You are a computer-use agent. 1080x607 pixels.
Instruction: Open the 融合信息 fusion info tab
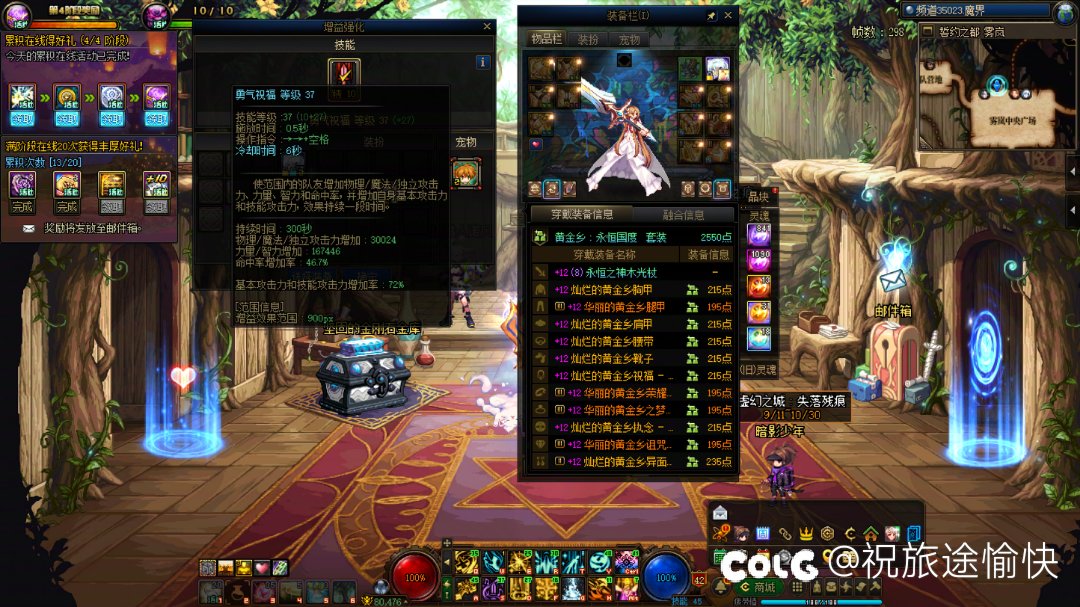point(684,214)
